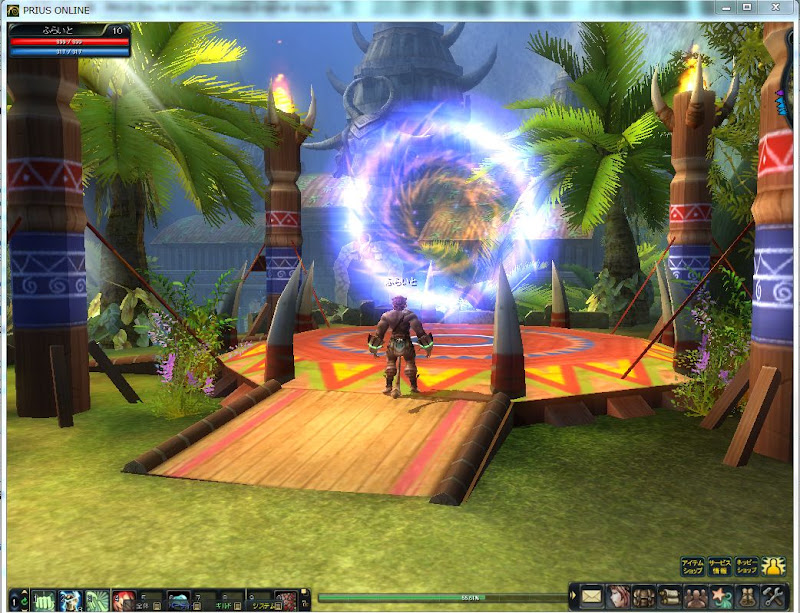The width and height of the screenshot is (800, 613).
Task: Open the アイテムショップ item shop
Action: (x=692, y=567)
